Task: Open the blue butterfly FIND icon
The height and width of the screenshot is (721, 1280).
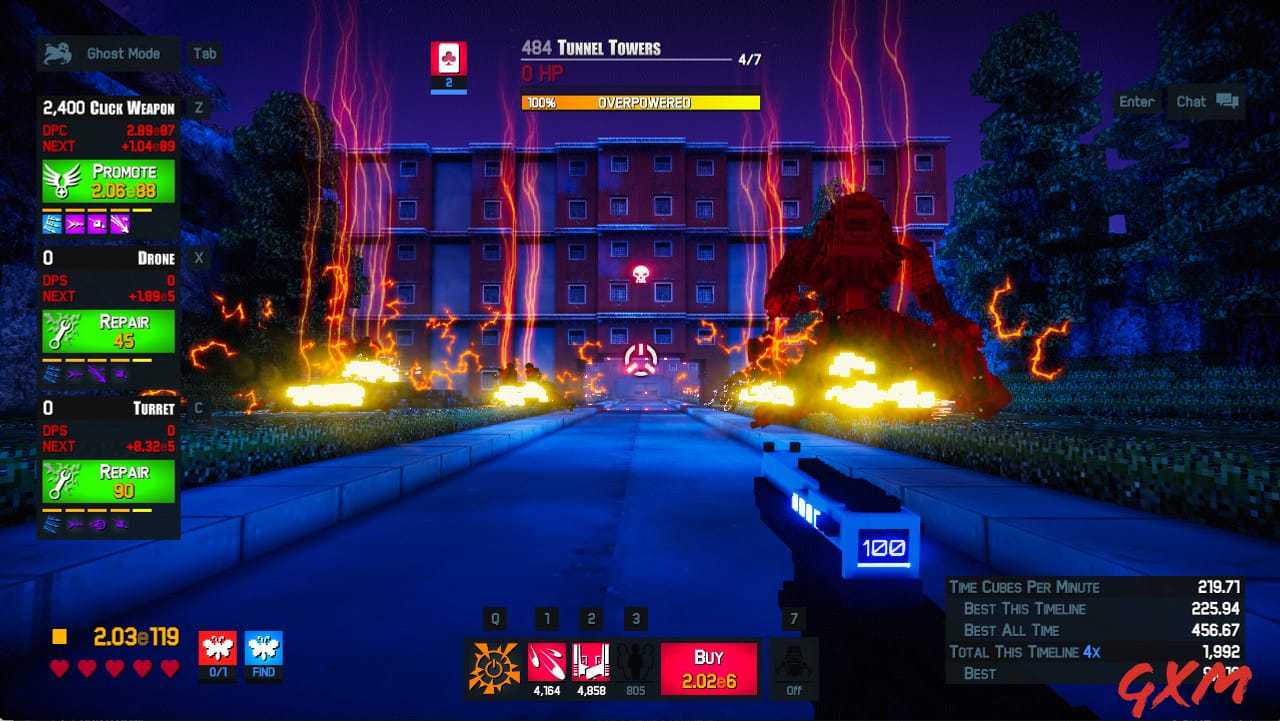Action: (262, 648)
